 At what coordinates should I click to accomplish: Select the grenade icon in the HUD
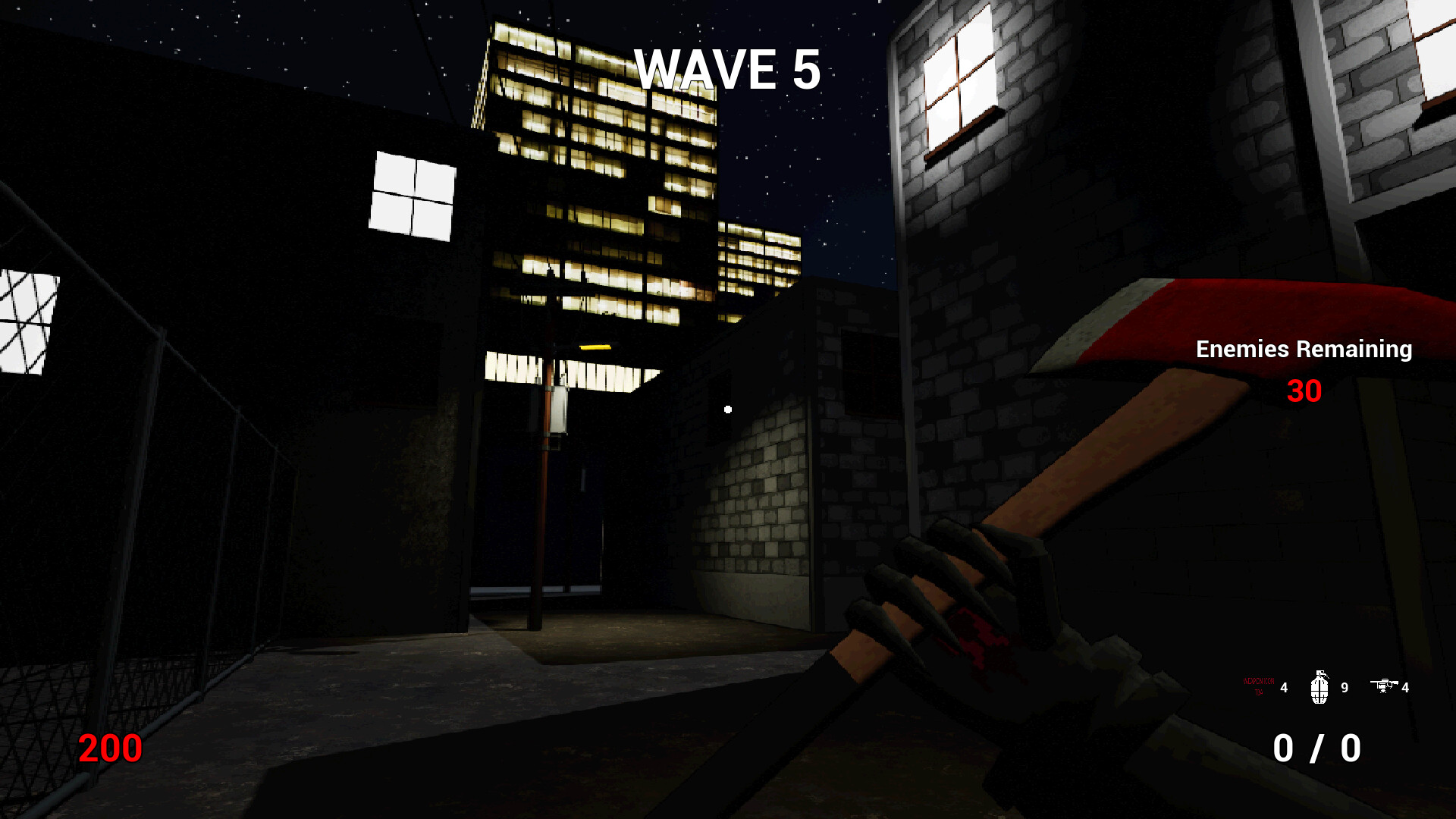(x=1320, y=687)
